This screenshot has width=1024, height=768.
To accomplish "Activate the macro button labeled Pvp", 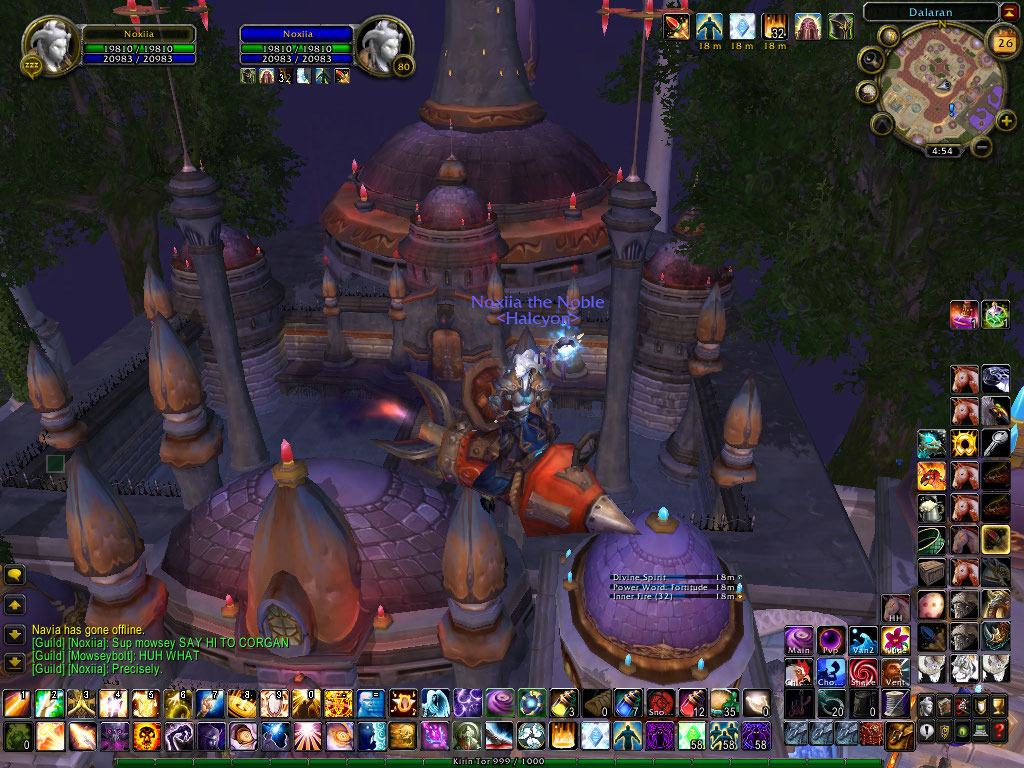I will [831, 640].
